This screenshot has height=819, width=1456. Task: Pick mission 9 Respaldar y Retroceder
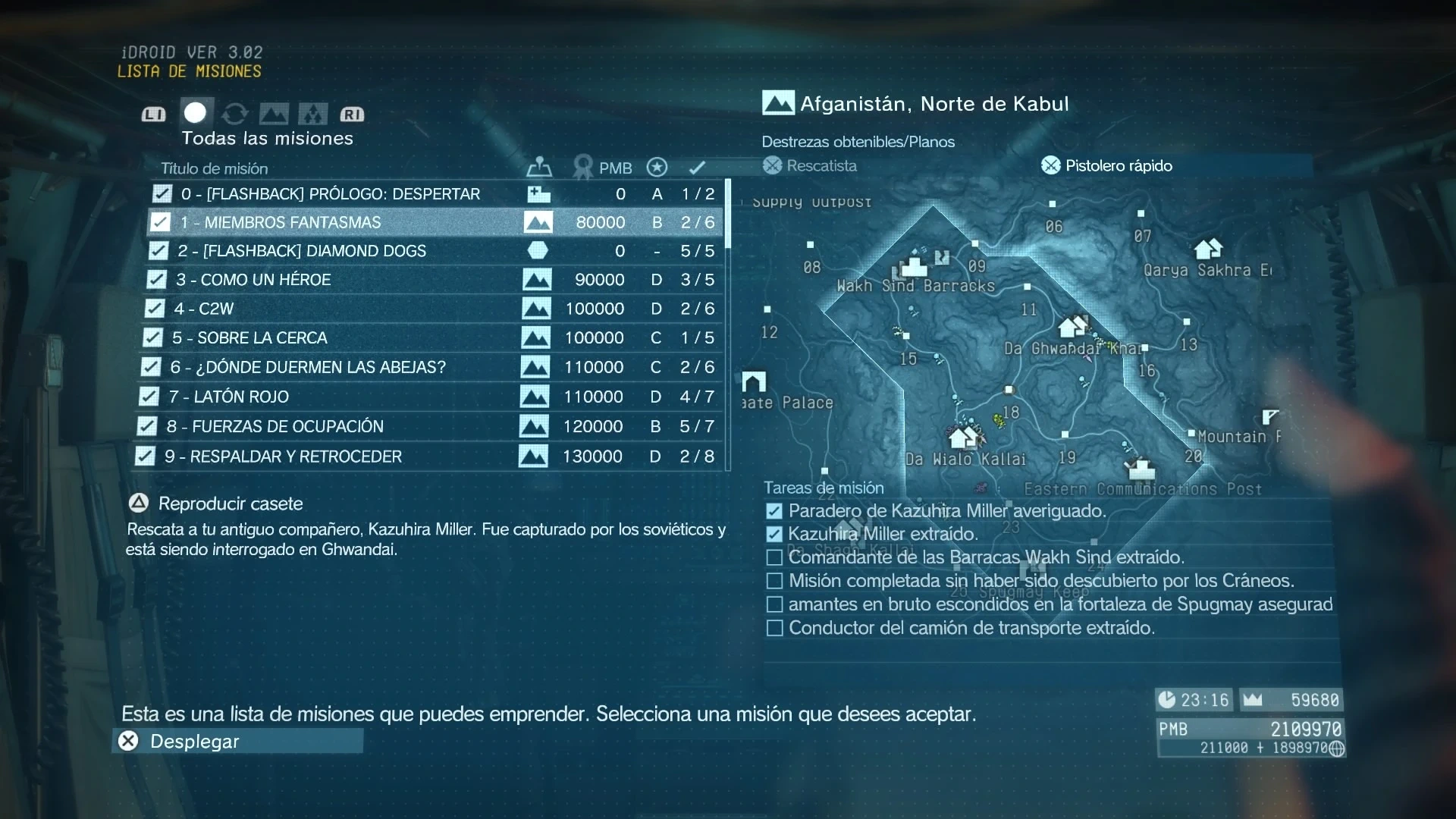click(x=283, y=457)
